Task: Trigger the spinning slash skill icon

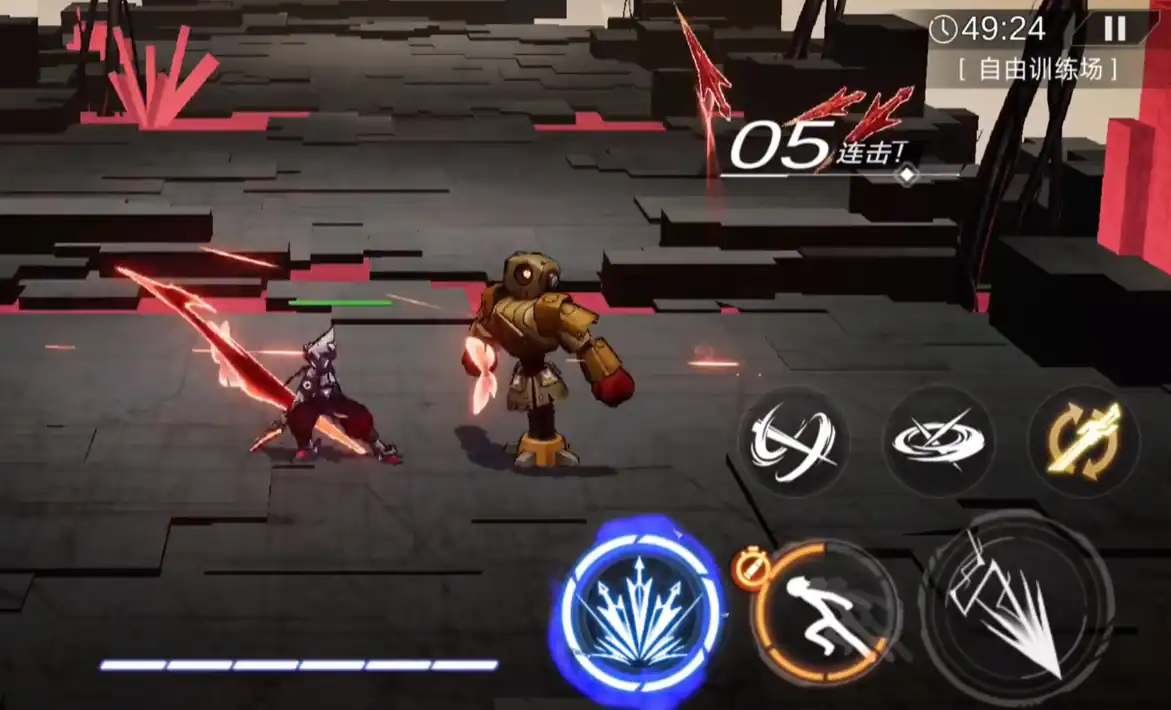Action: point(794,441)
